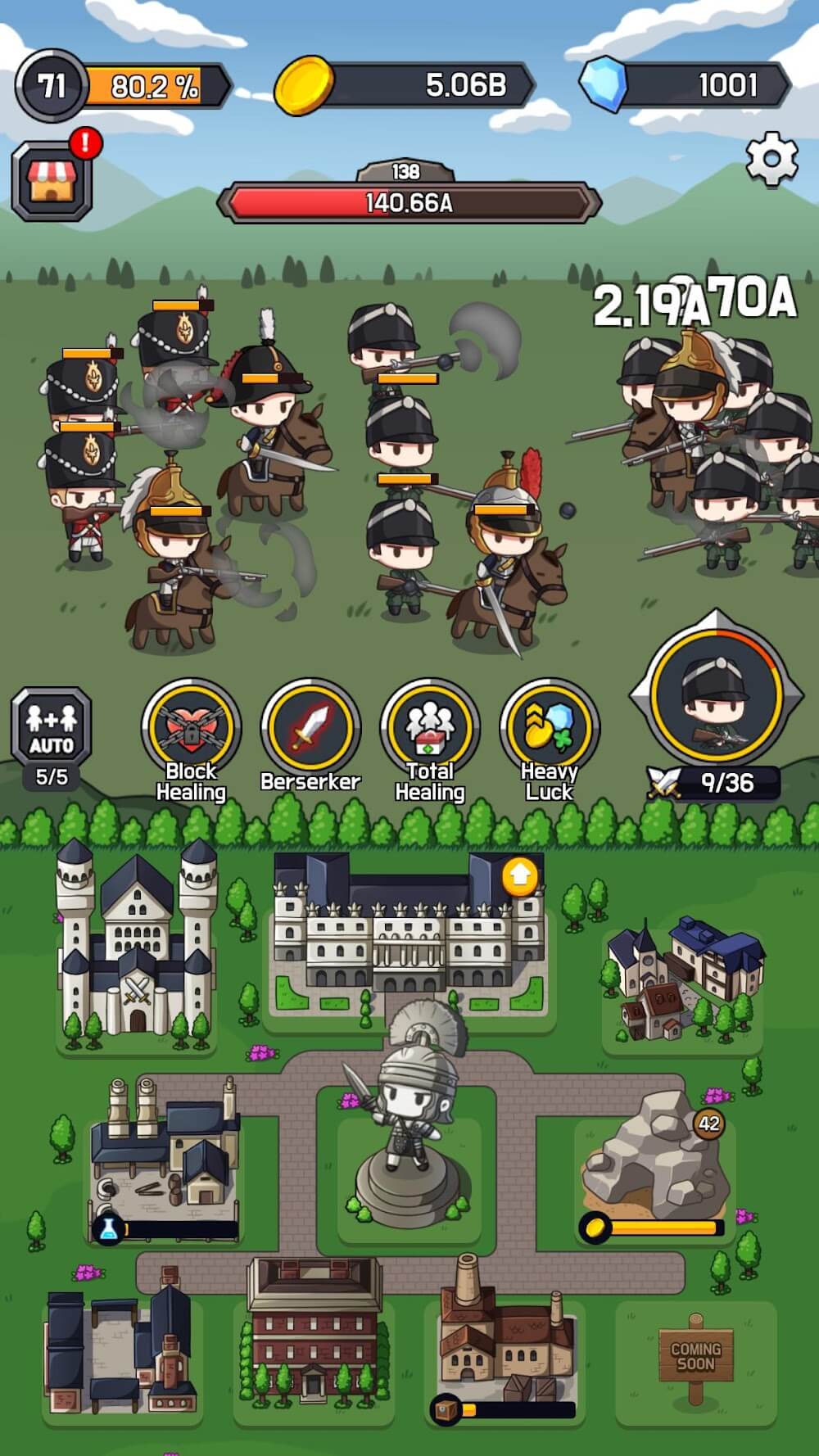
Task: Trigger the Total Healing skill
Action: [x=430, y=728]
